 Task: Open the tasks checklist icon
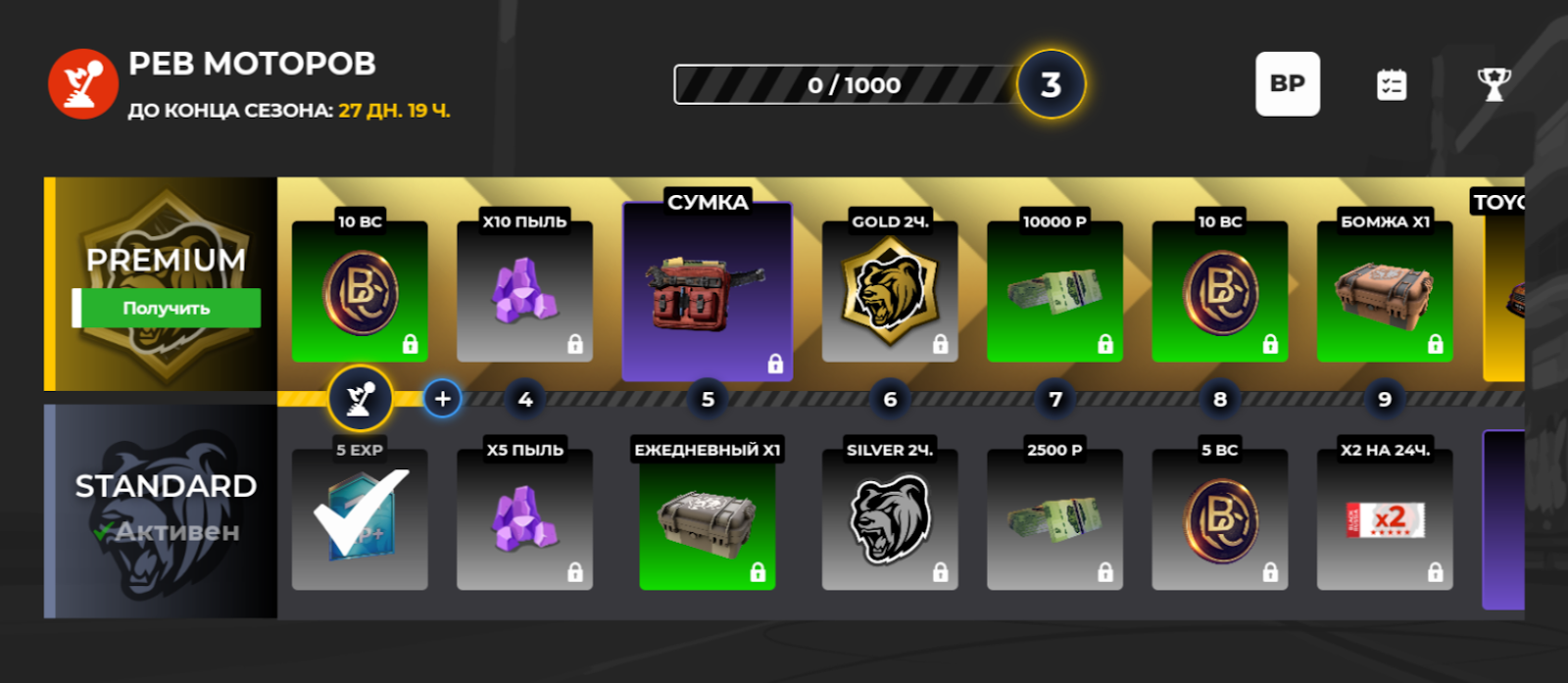(1392, 85)
